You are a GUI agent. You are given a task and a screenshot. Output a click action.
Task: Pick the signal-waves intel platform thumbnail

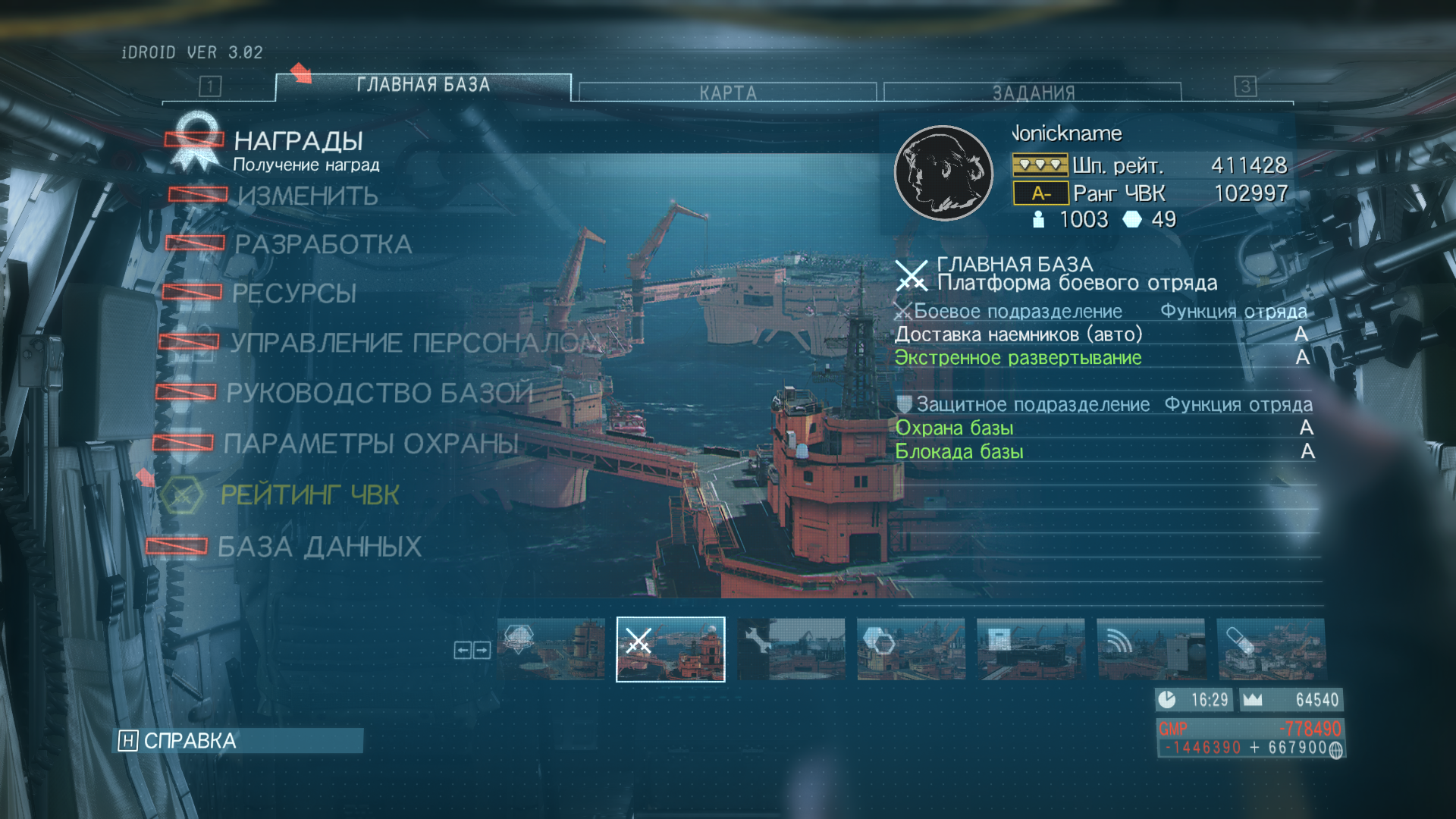[x=1150, y=649]
